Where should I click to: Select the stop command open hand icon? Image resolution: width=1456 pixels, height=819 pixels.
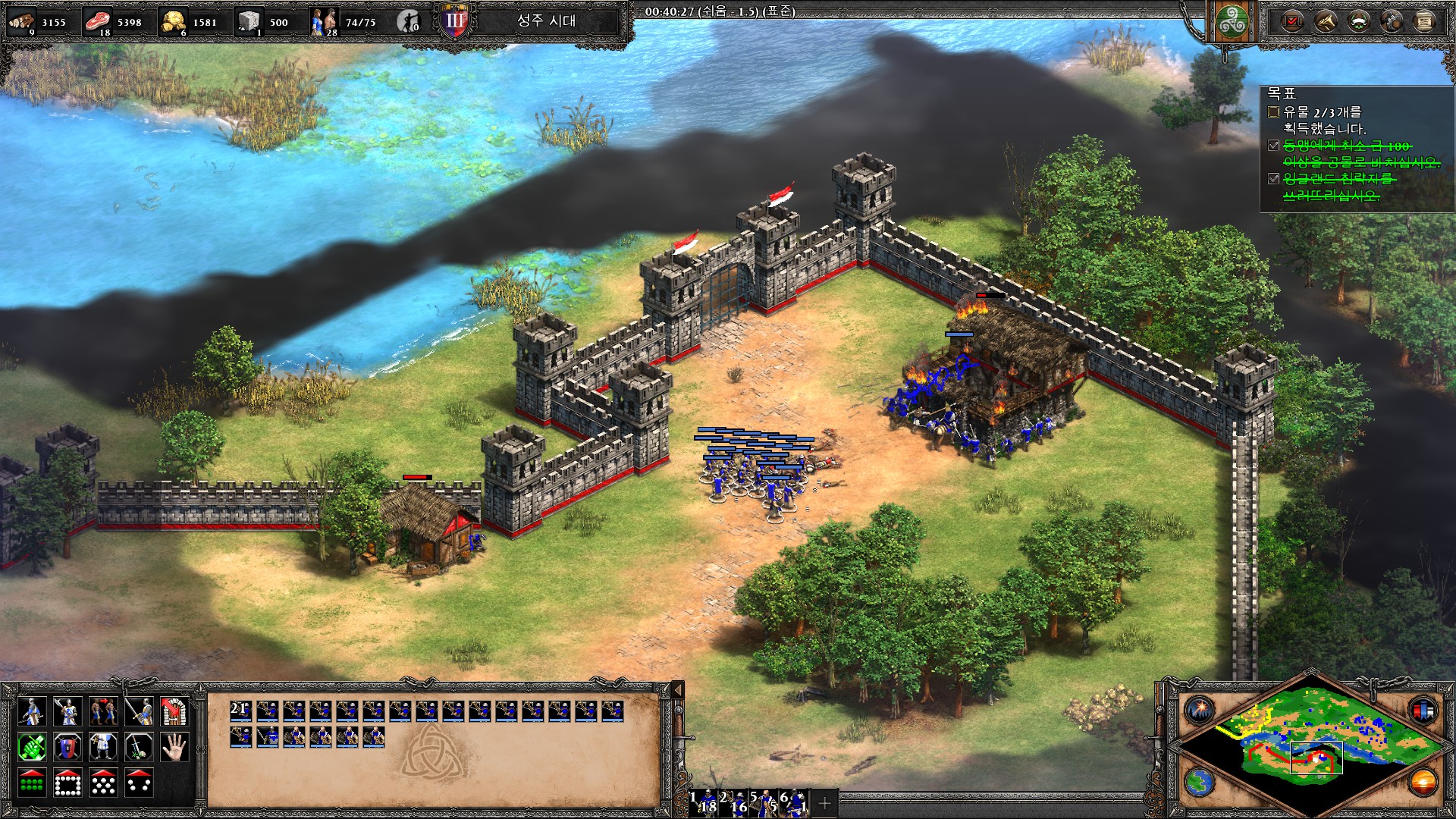pyautogui.click(x=174, y=748)
